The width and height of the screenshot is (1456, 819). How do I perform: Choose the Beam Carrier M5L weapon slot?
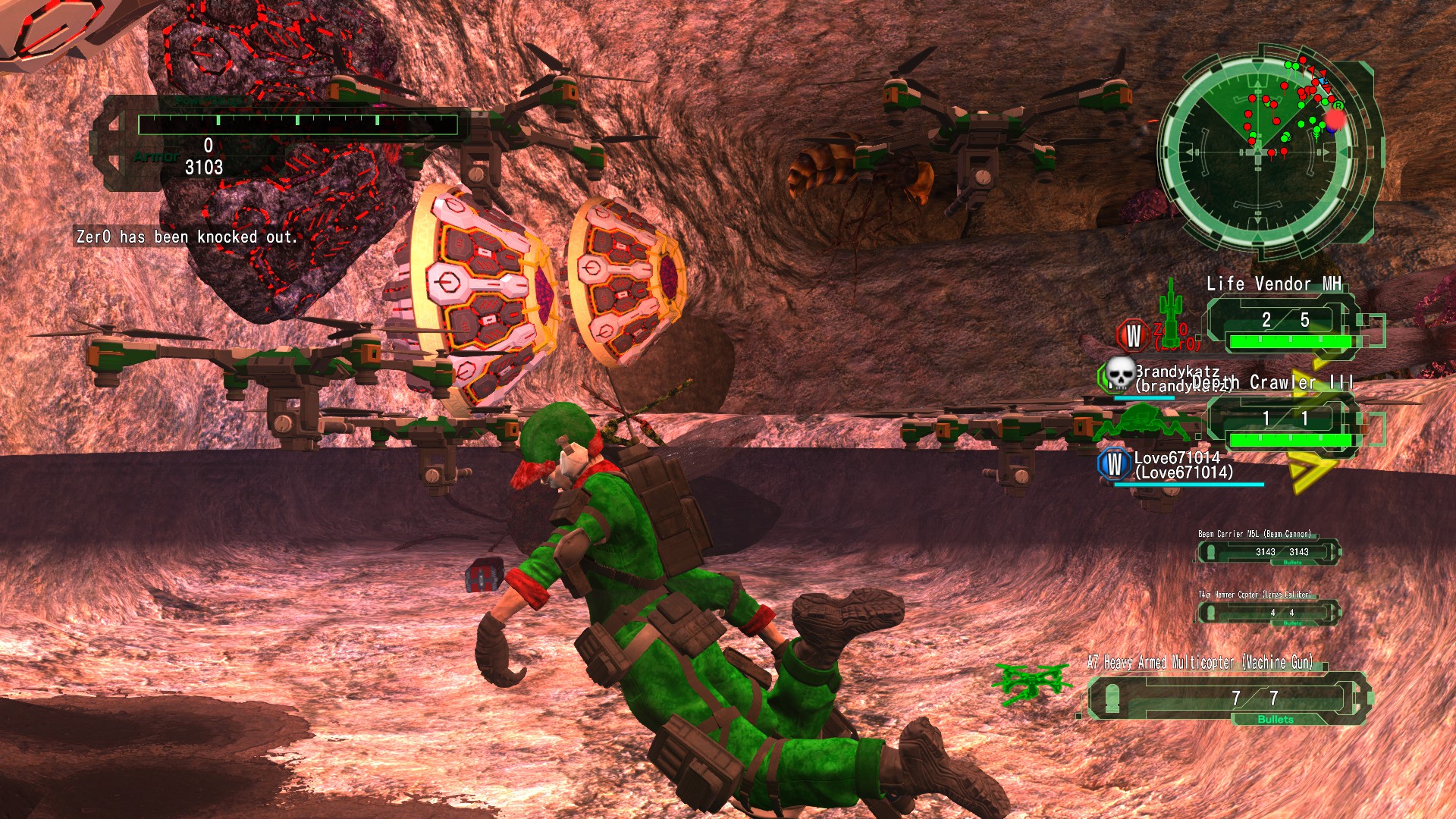[1269, 551]
